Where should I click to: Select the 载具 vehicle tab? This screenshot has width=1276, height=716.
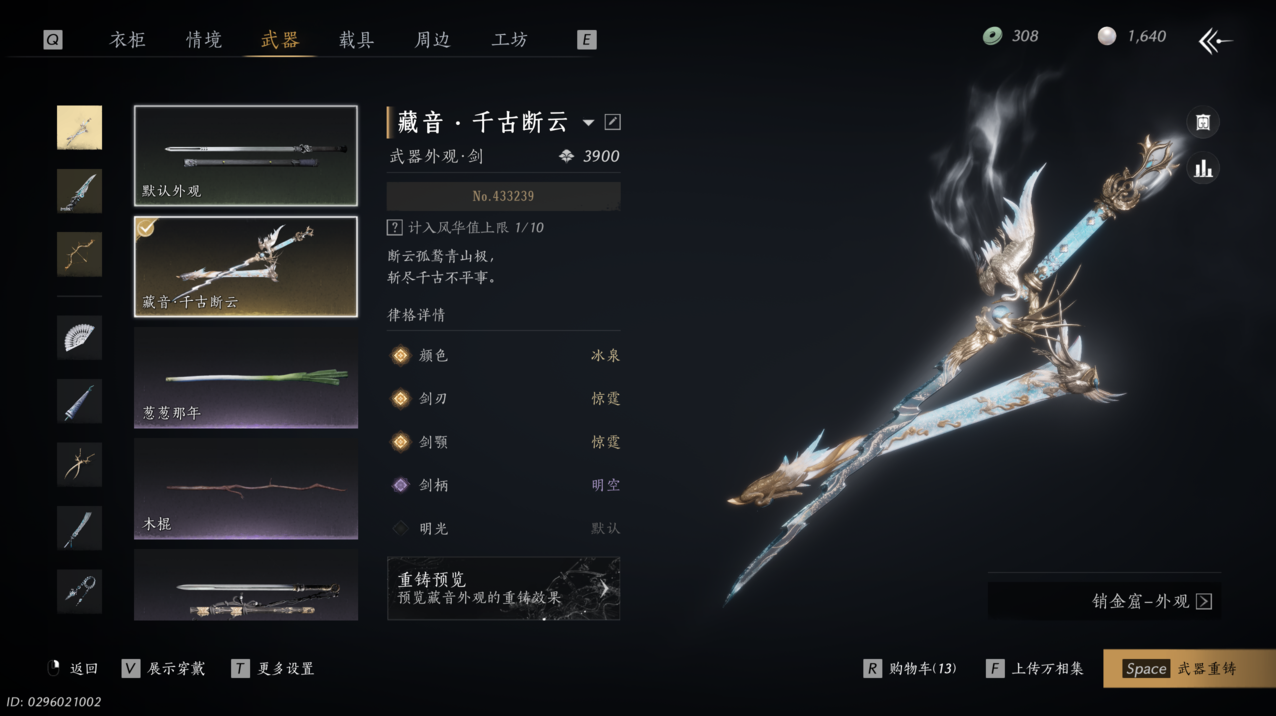[x=356, y=40]
